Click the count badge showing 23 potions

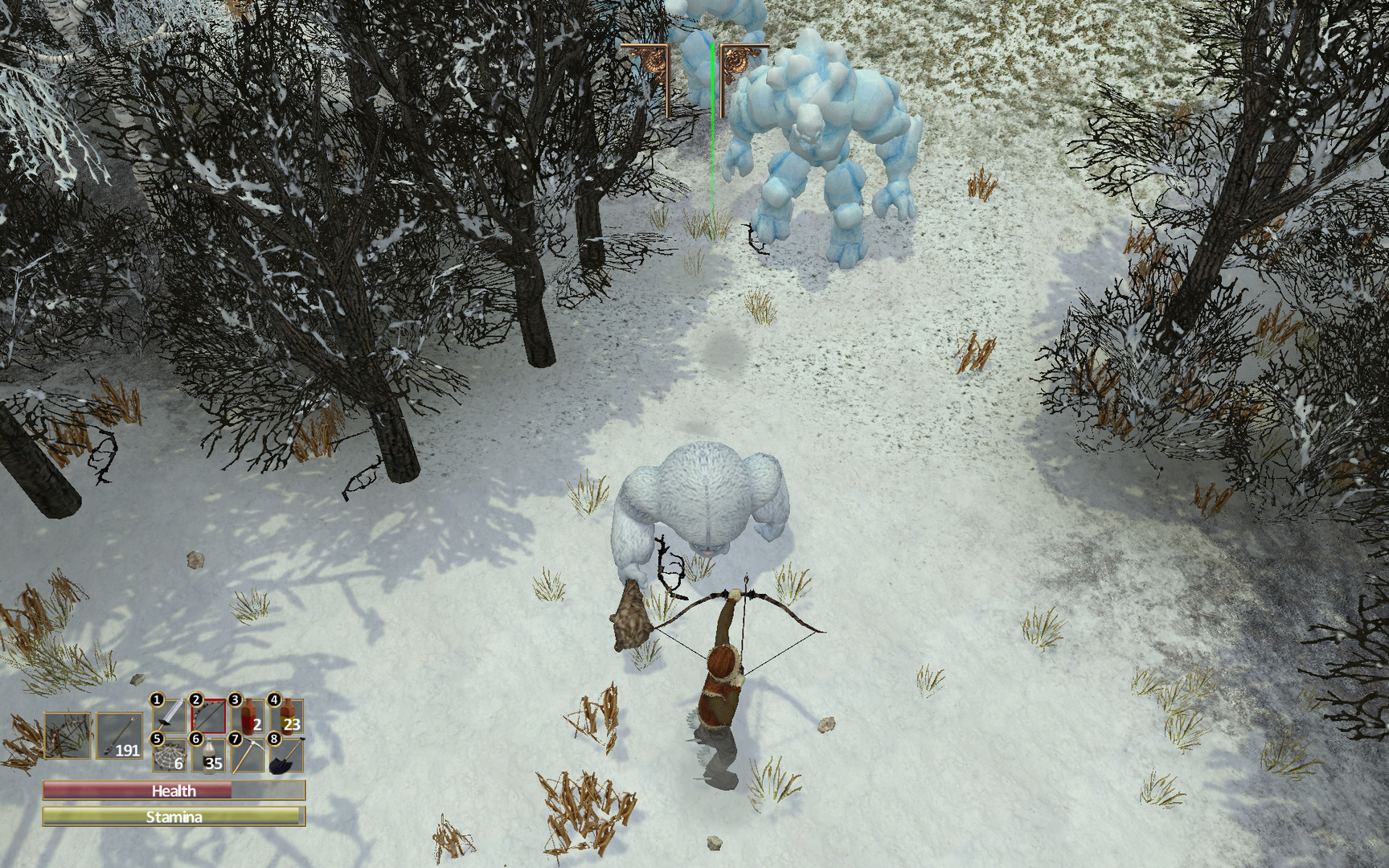point(294,724)
